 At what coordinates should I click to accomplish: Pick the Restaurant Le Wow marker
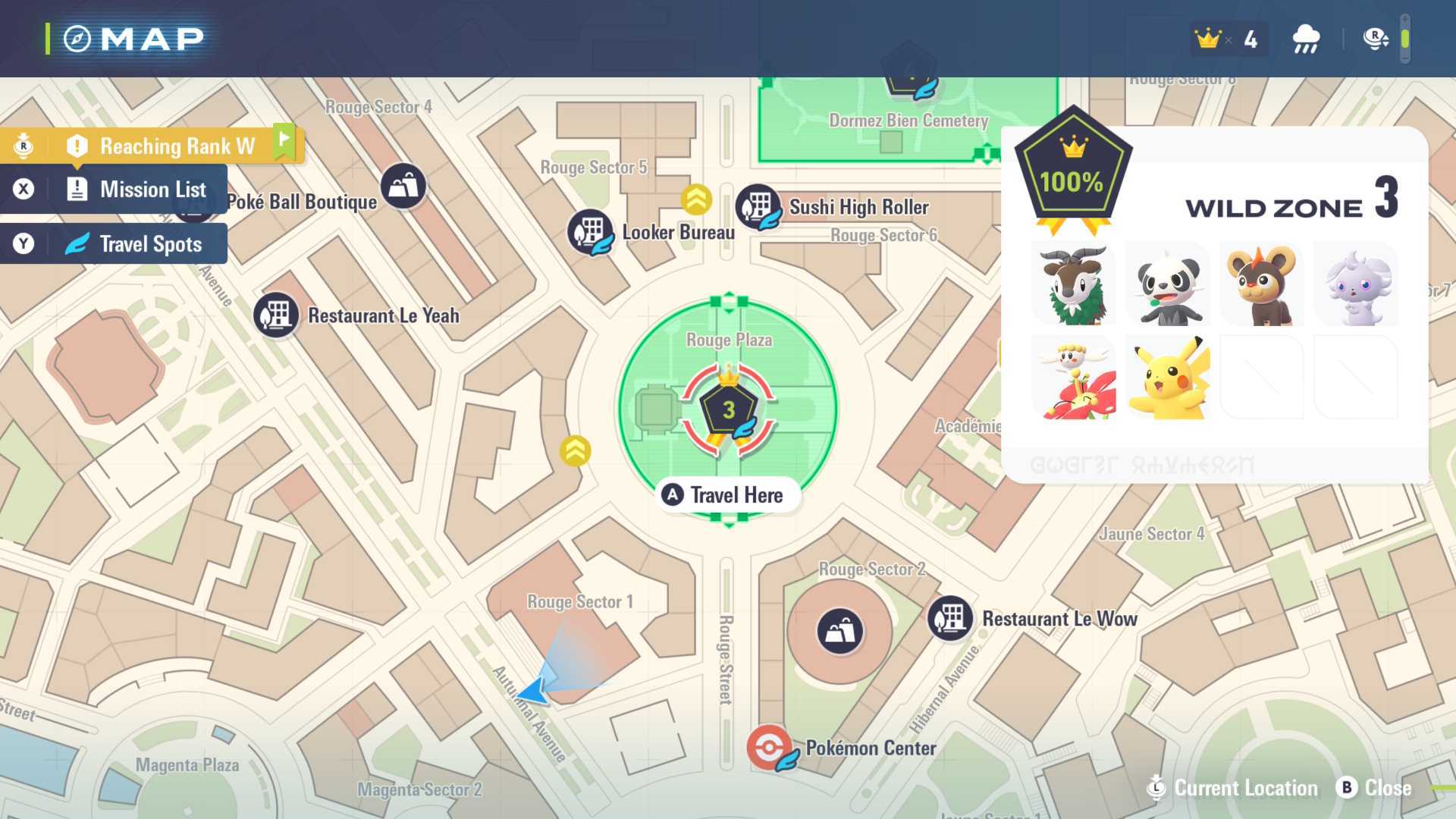coord(950,618)
